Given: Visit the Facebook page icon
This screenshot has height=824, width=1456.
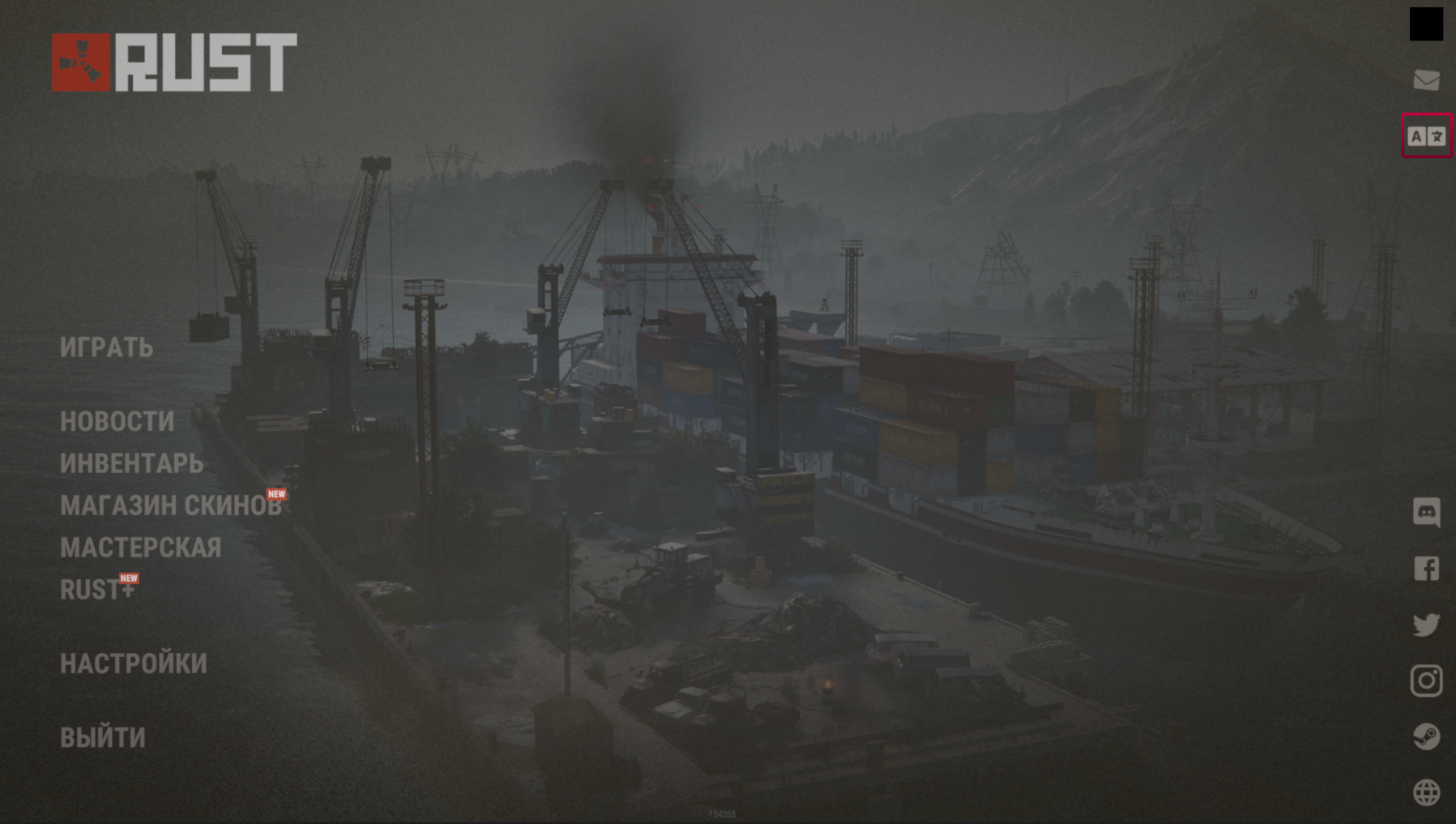Looking at the screenshot, I should [1426, 569].
